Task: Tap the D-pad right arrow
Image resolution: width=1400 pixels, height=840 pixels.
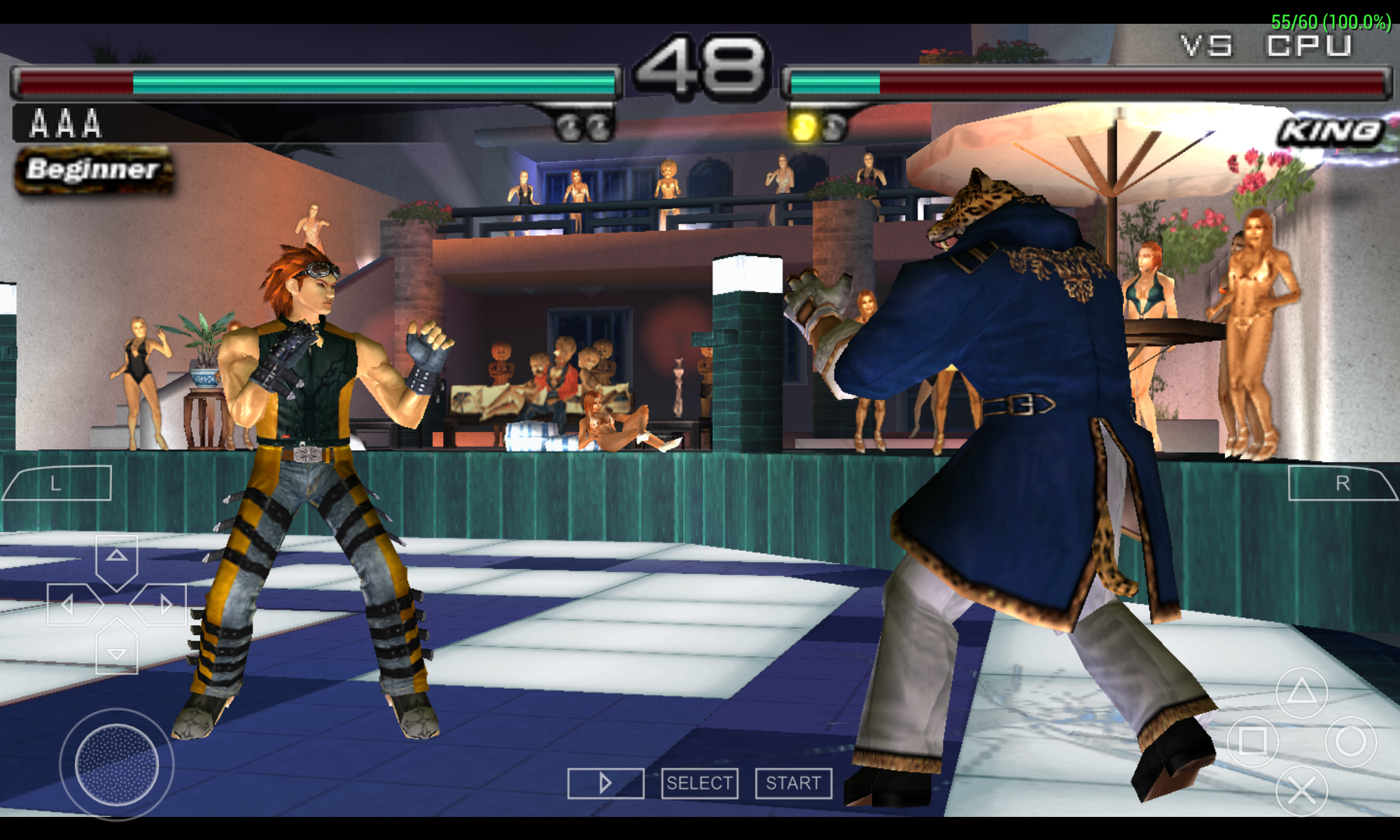Action: (162, 604)
